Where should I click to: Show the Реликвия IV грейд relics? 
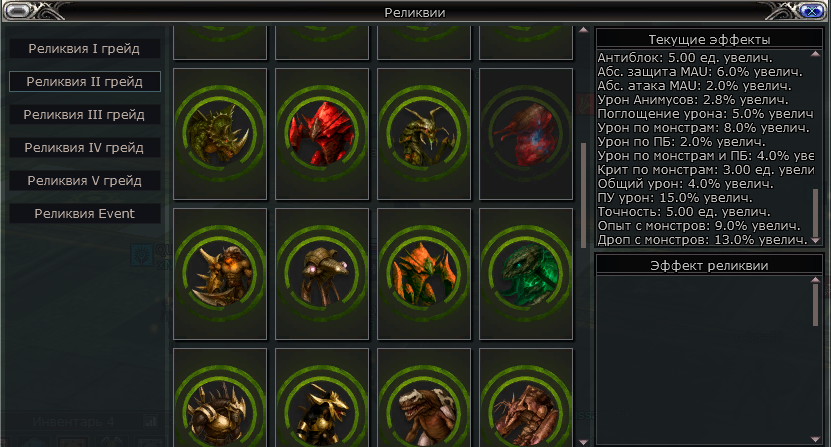click(x=84, y=147)
